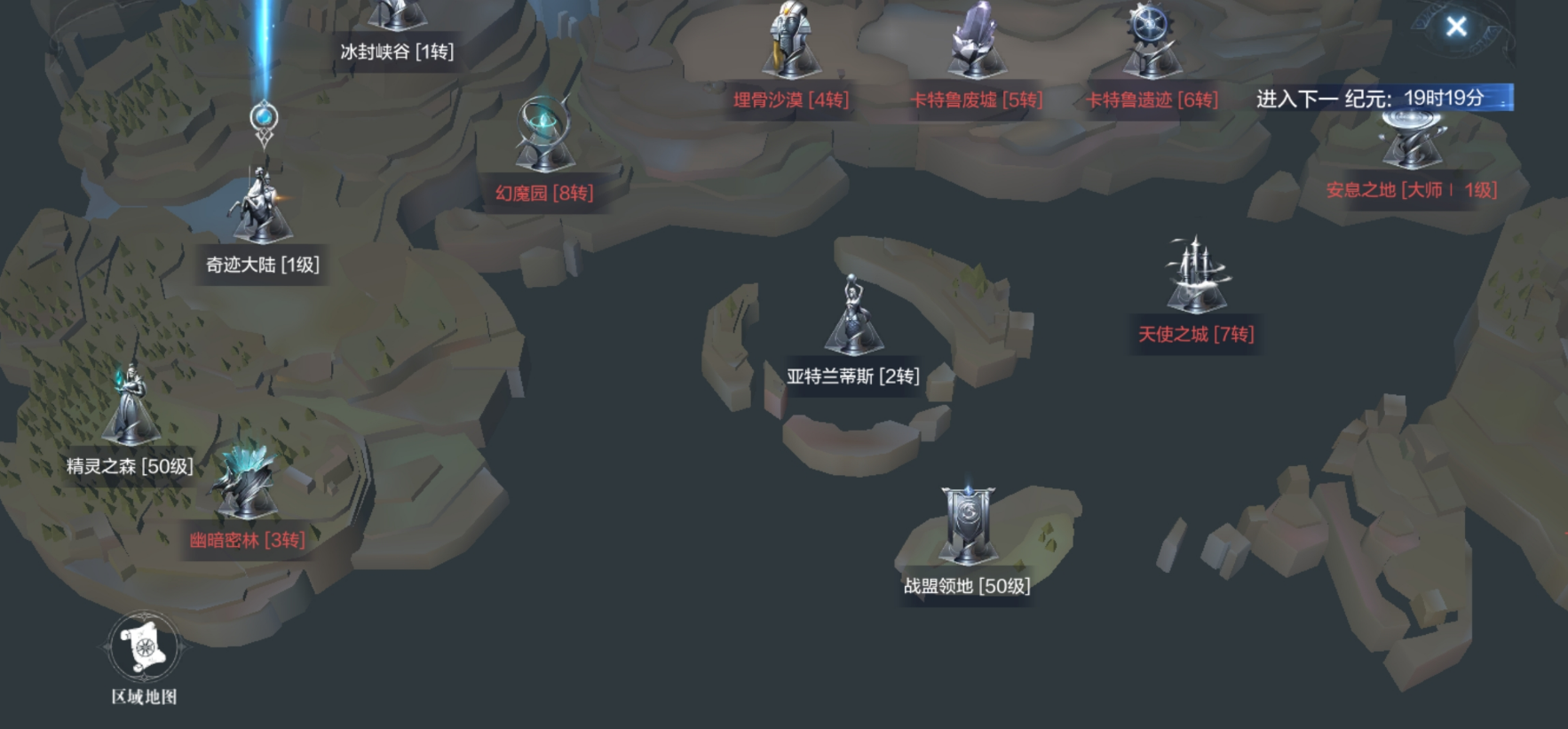Choose the 冰封峡谷 [1转] location
Screen dimensions: 1568x729
pos(397,18)
